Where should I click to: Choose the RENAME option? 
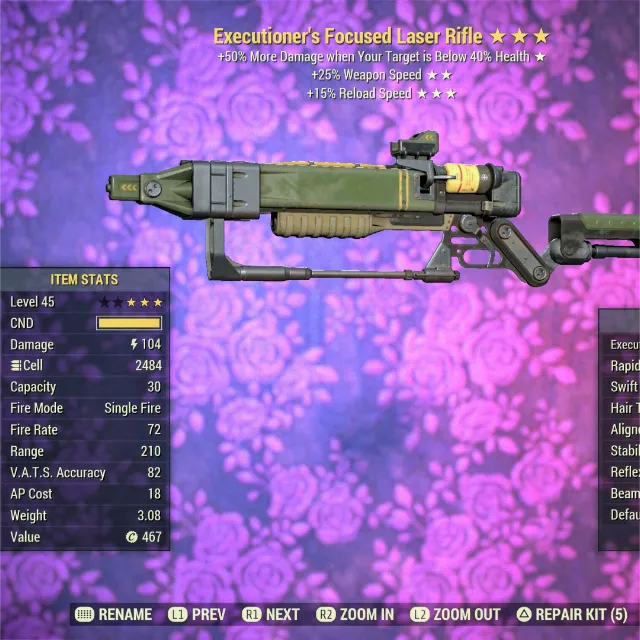tap(114, 615)
